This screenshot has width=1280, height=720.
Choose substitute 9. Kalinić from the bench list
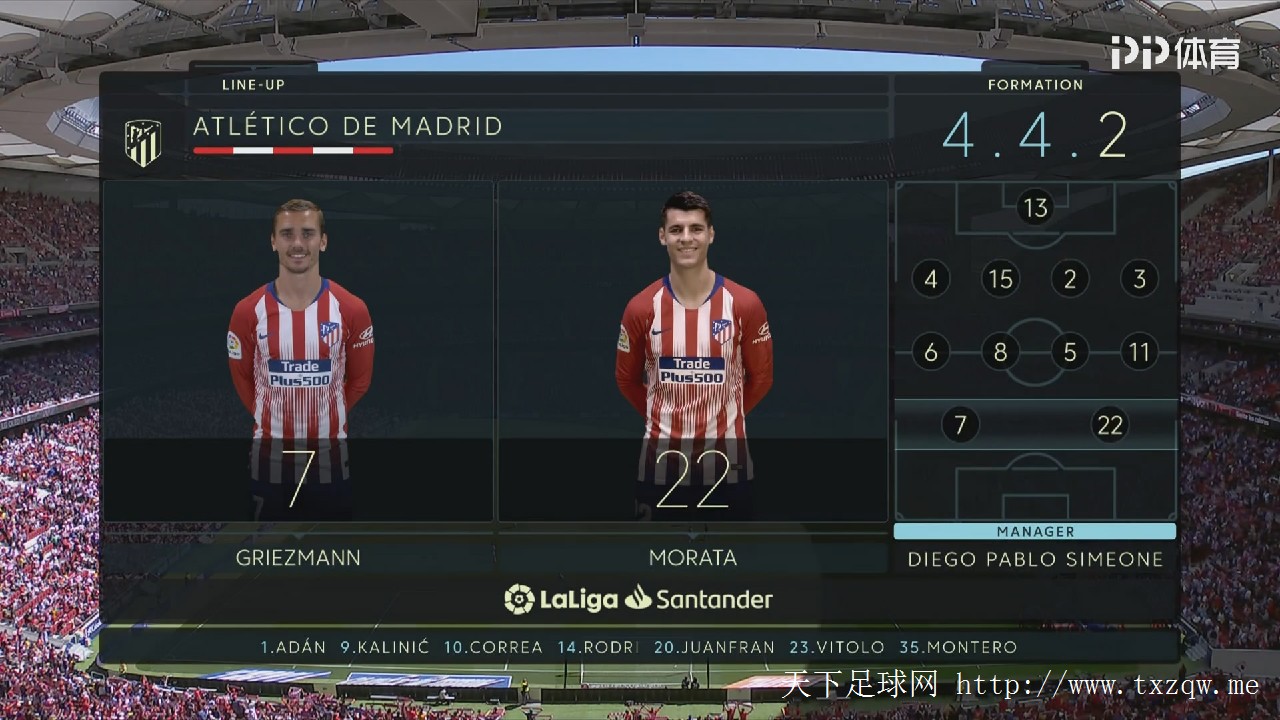click(385, 647)
